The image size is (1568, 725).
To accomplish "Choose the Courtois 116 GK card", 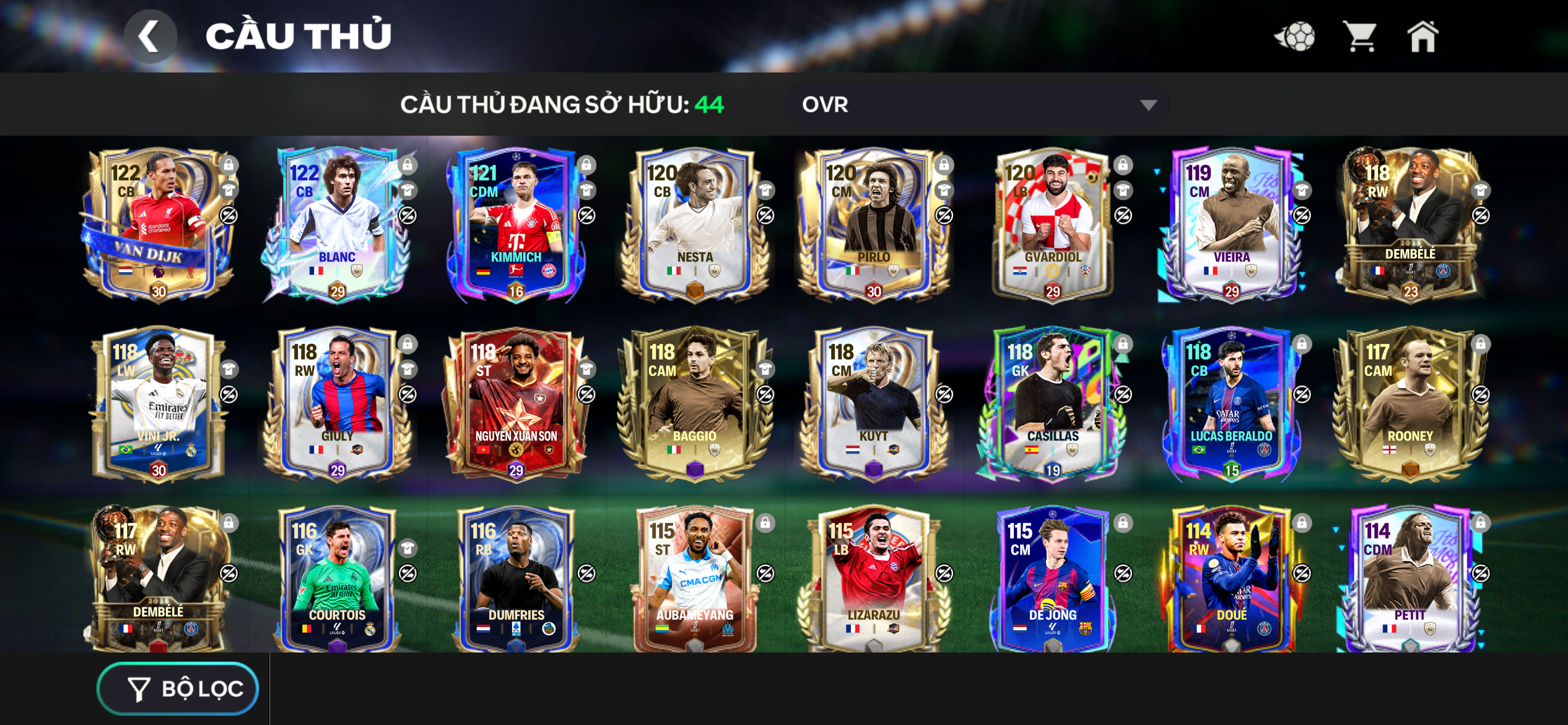I will point(337,579).
